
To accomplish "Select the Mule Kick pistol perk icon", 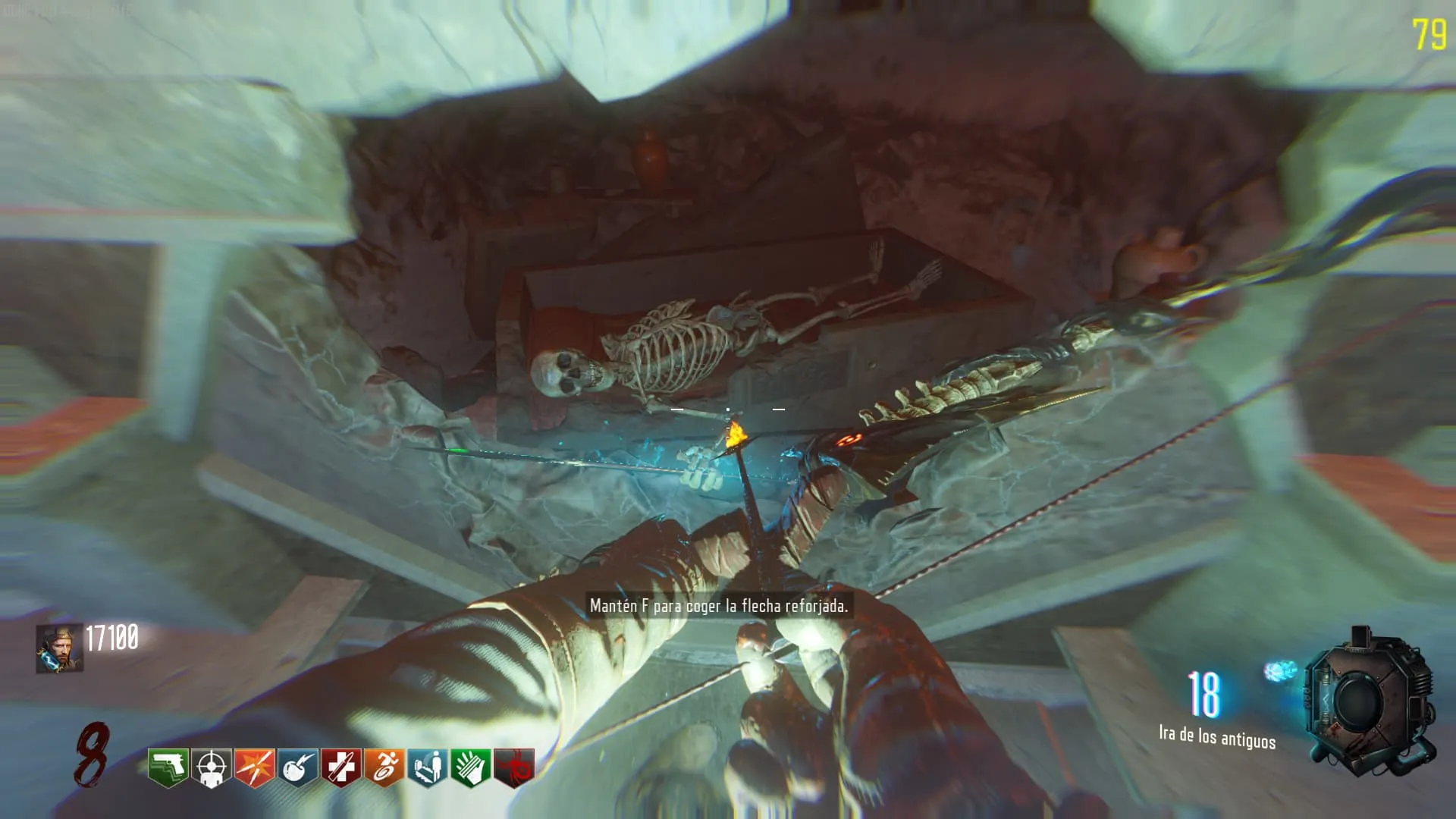I will click(168, 767).
